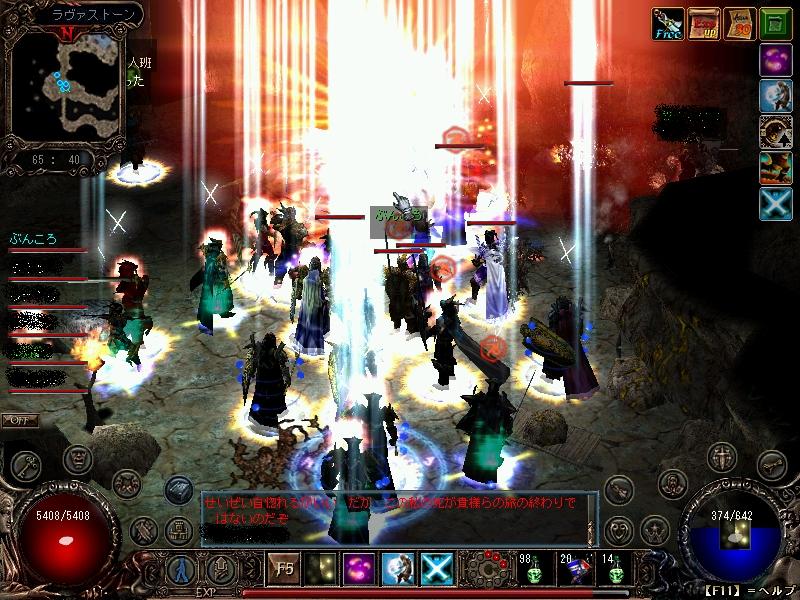Use the green potion stack of 98
800x600 pixels.
point(532,570)
